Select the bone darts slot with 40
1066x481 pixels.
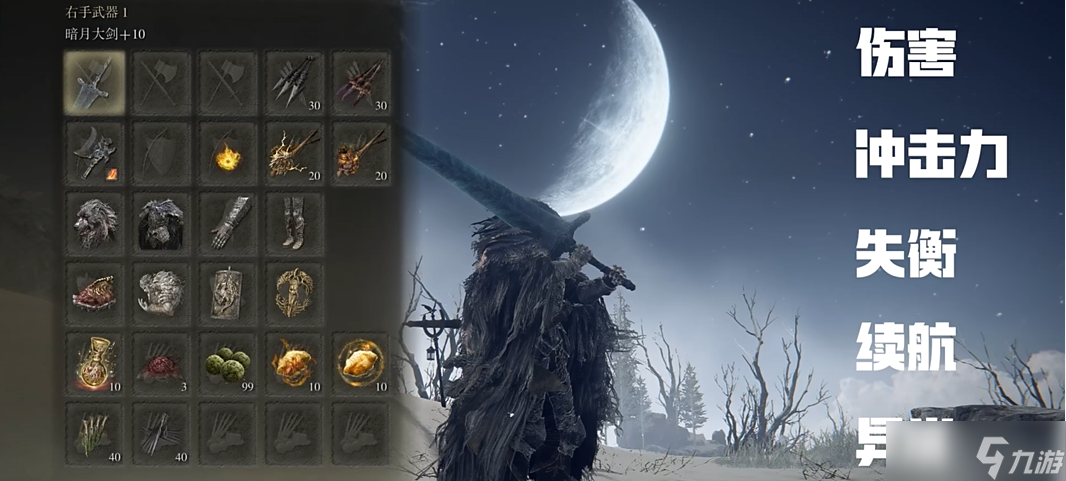point(94,432)
